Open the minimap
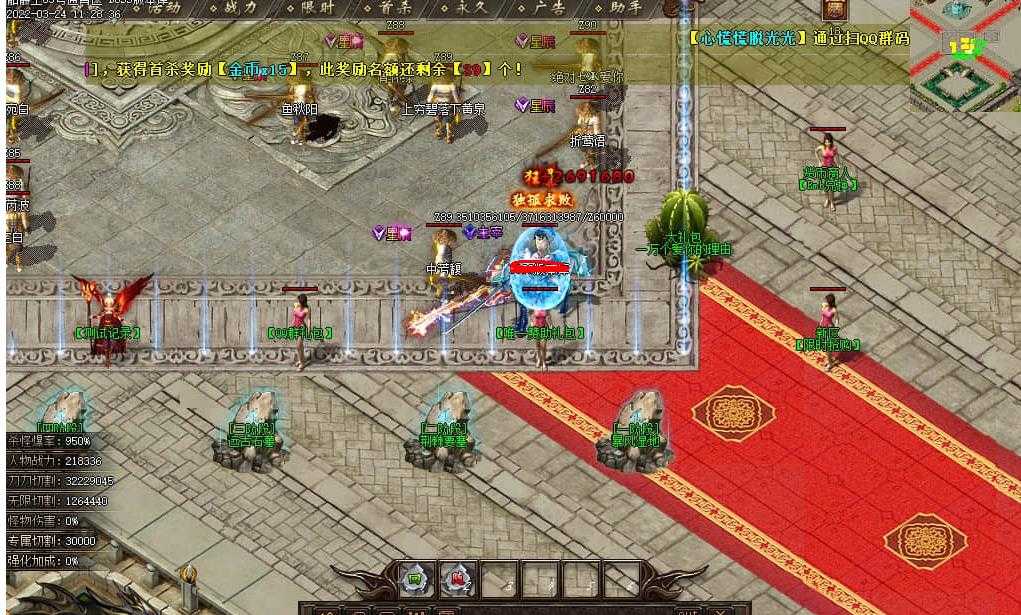The width and height of the screenshot is (1021, 615). point(965,55)
